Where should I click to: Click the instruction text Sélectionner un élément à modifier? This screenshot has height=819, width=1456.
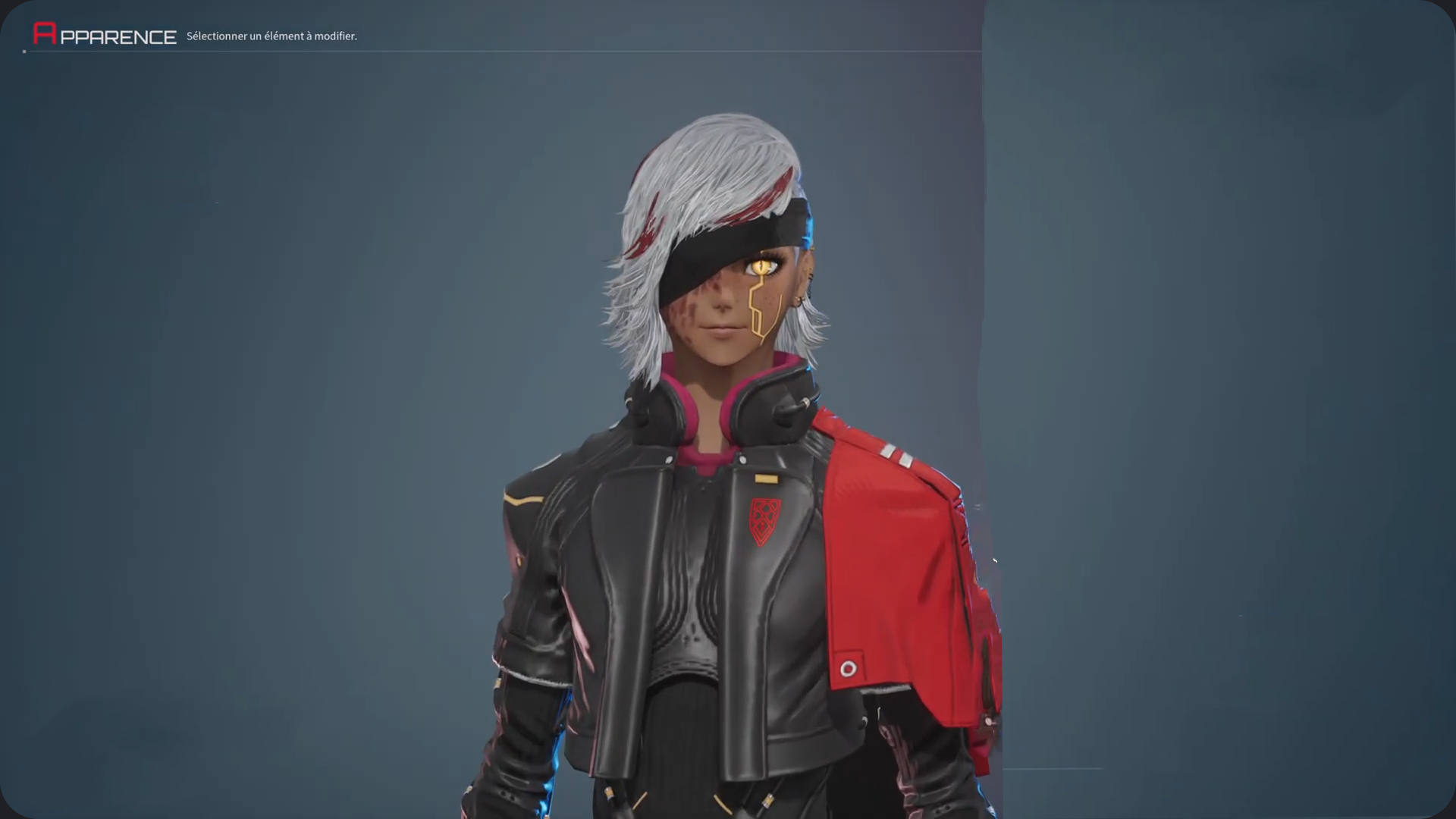pyautogui.click(x=271, y=36)
